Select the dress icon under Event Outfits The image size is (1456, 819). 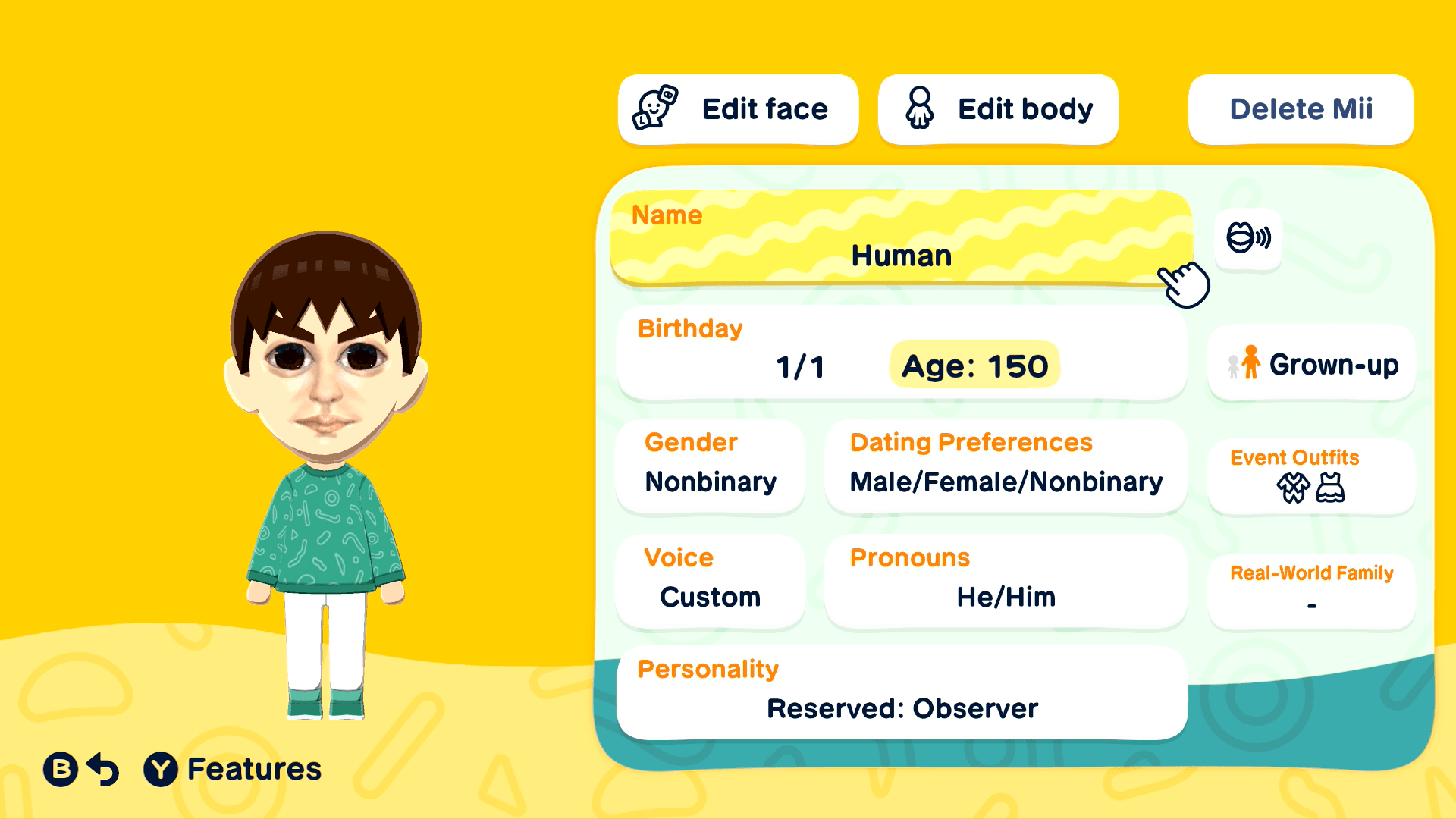tap(1329, 487)
